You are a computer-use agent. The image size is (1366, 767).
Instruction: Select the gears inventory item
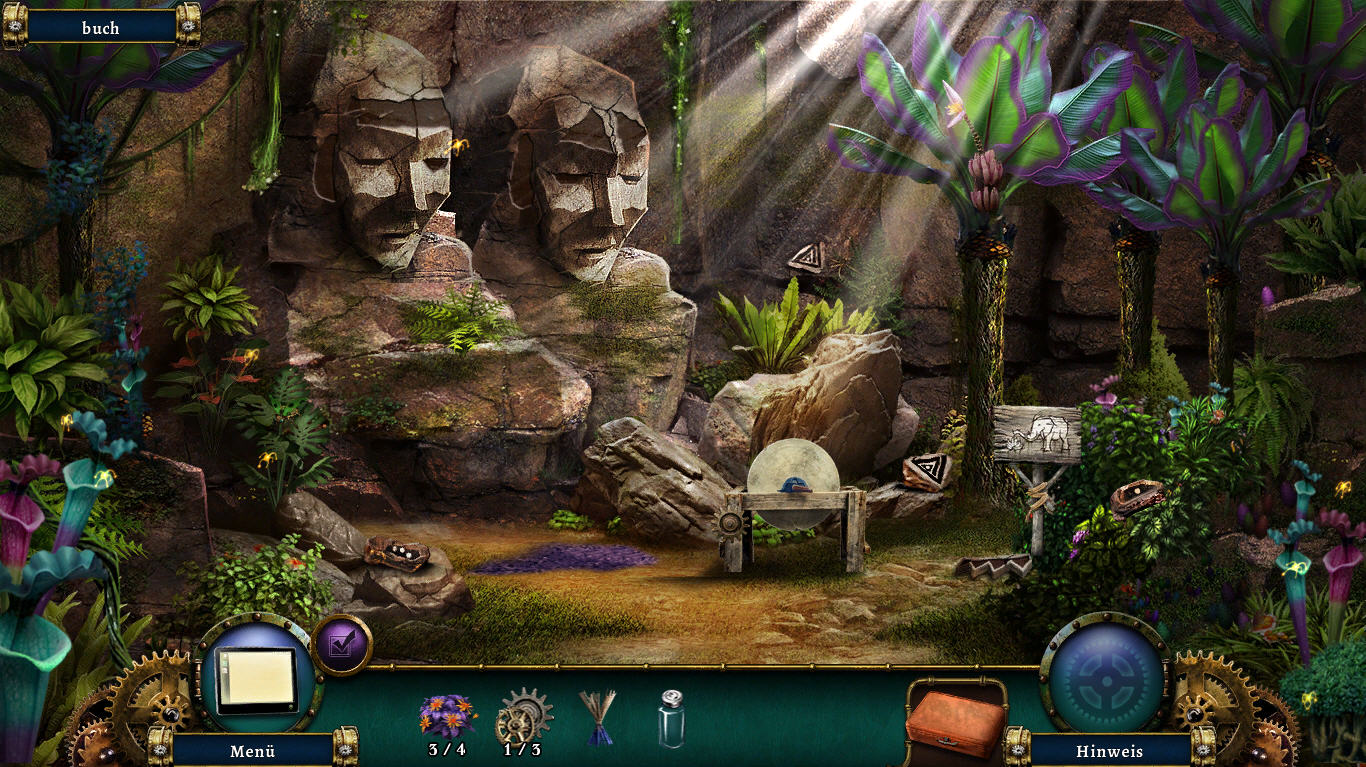point(522,714)
